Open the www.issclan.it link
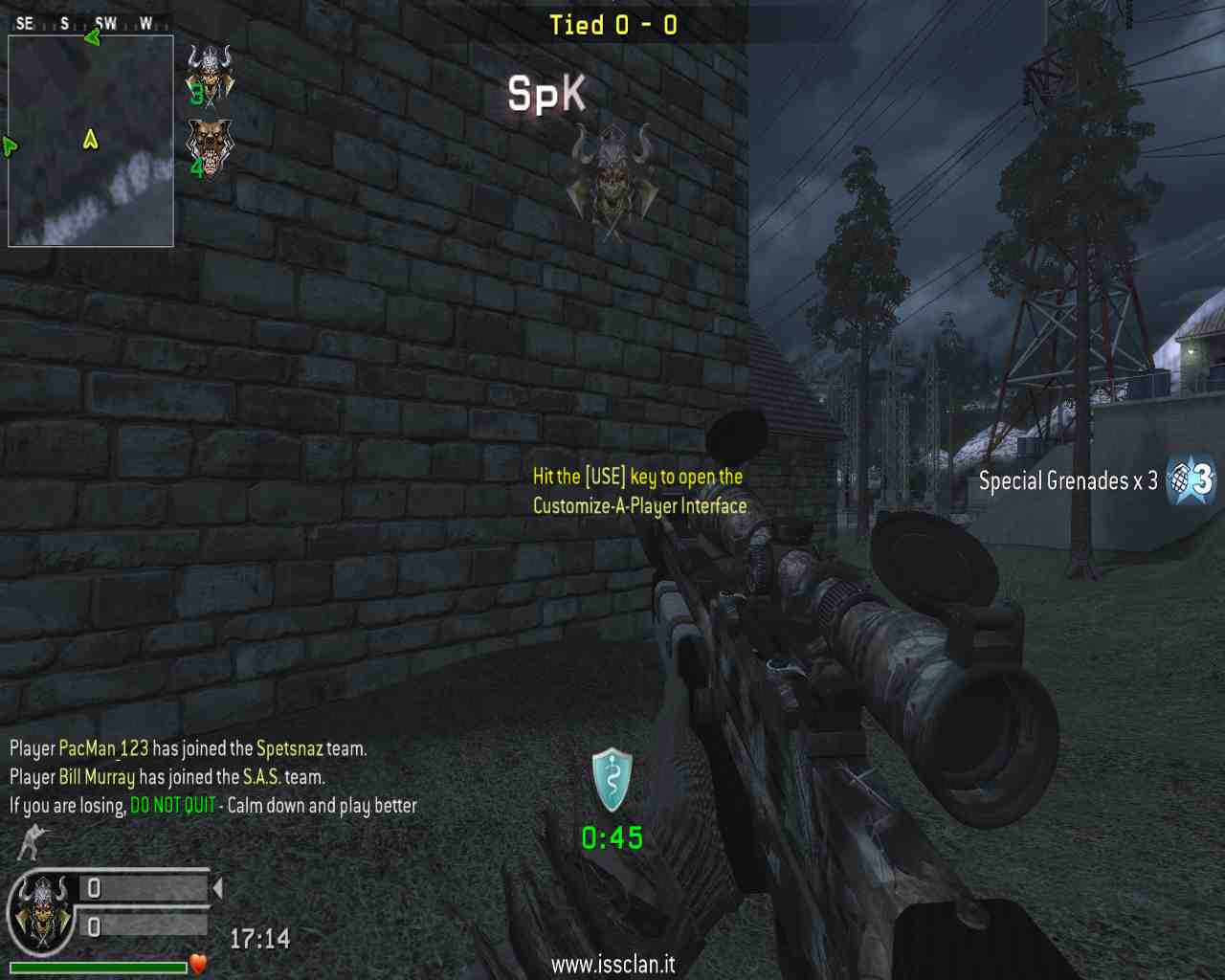 coord(612,964)
